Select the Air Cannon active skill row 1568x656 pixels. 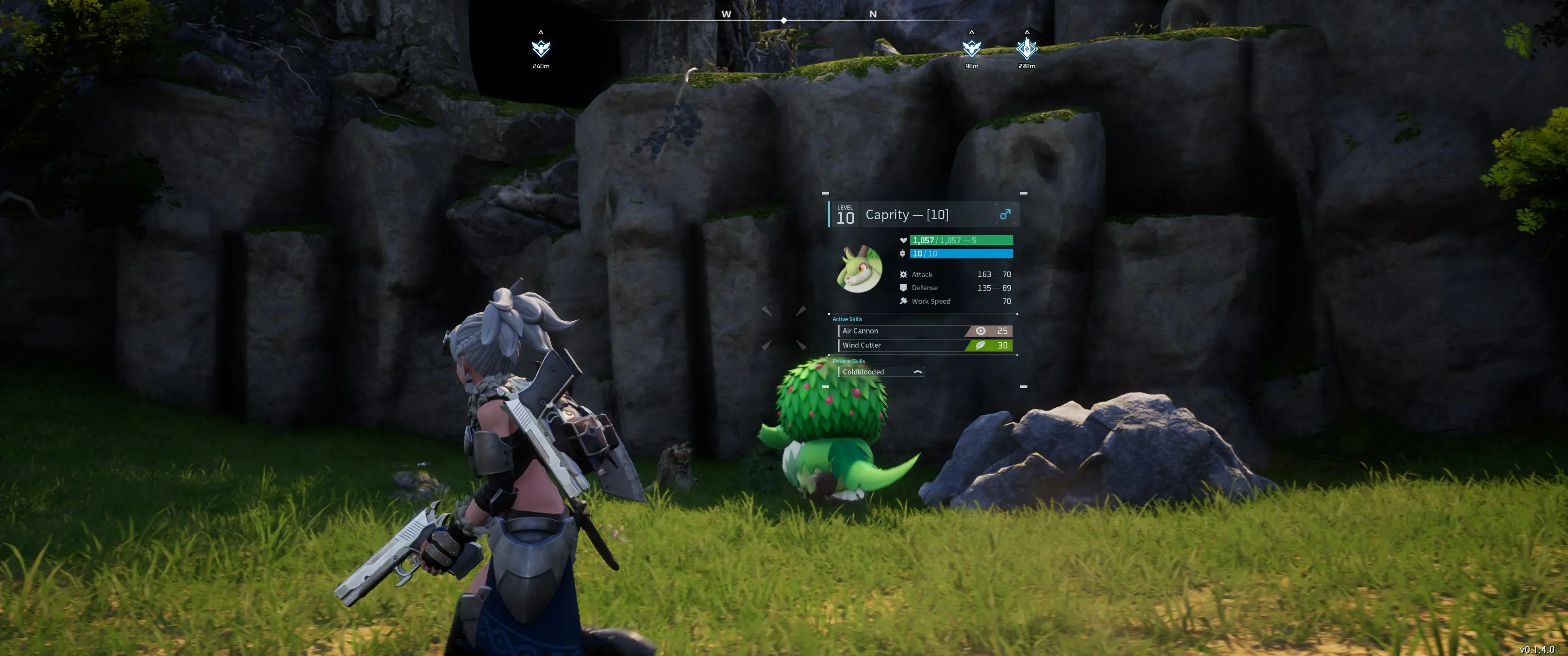coord(925,331)
